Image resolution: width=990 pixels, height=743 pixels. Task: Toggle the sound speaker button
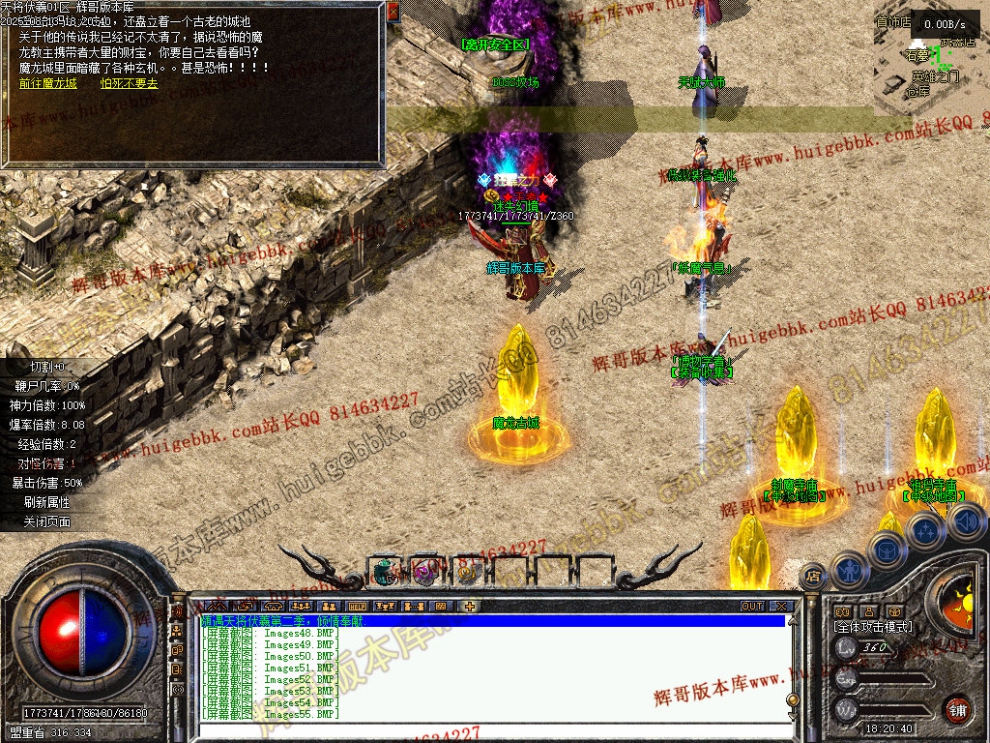(x=966, y=520)
